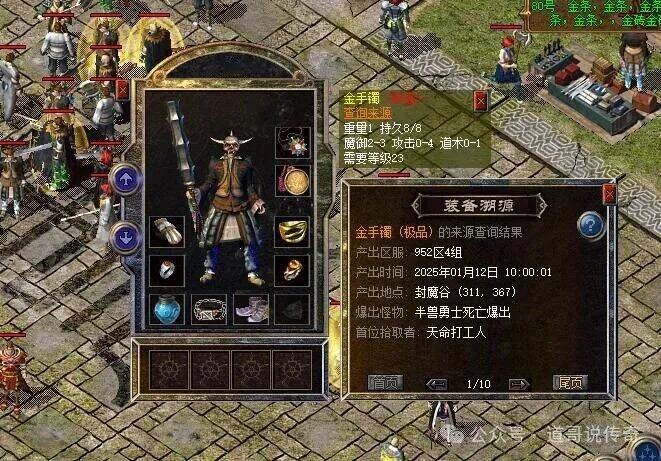This screenshot has height=461, width=661.
Task: Select the white glove equipment slot
Action: pos(167,232)
